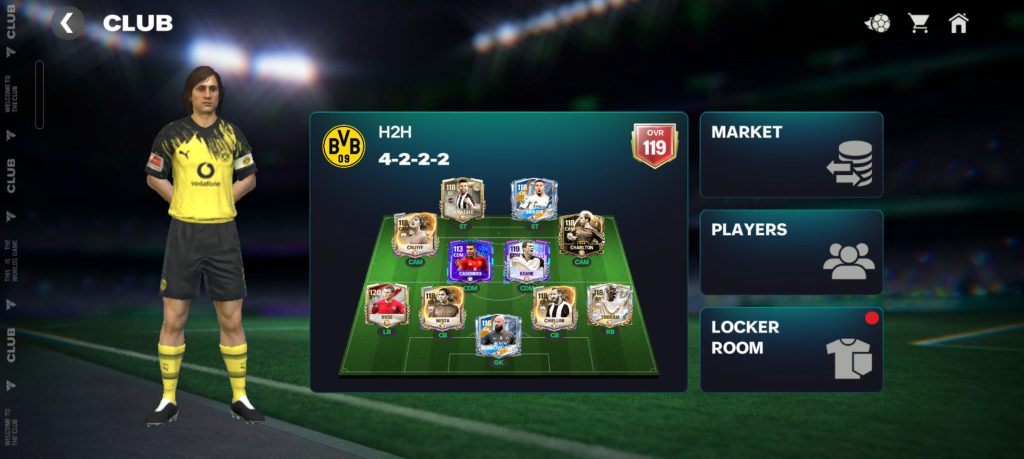Open the Locker Room menu
The image size is (1024, 459).
(791, 349)
